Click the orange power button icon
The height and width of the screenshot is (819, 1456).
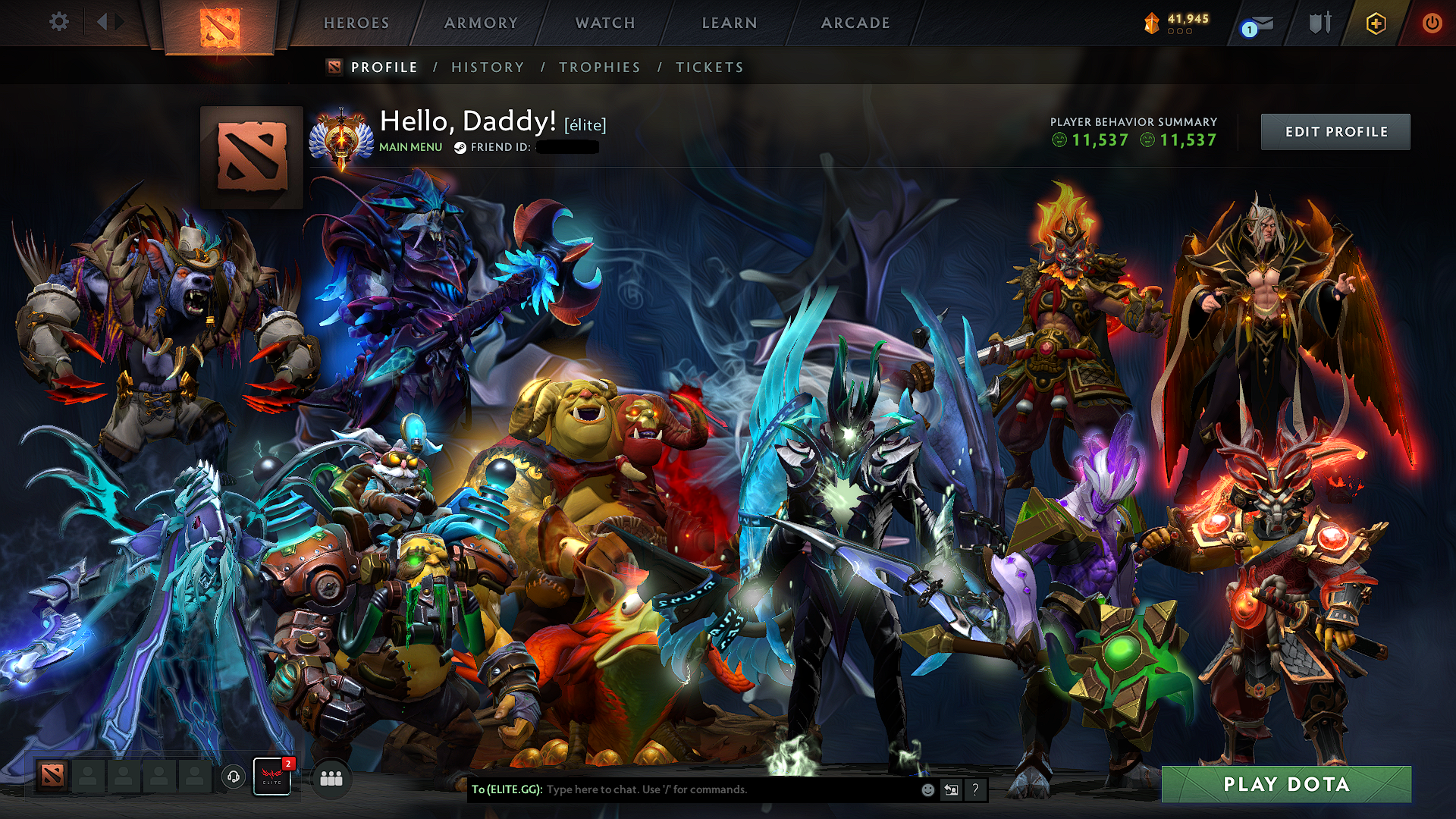(x=1432, y=23)
